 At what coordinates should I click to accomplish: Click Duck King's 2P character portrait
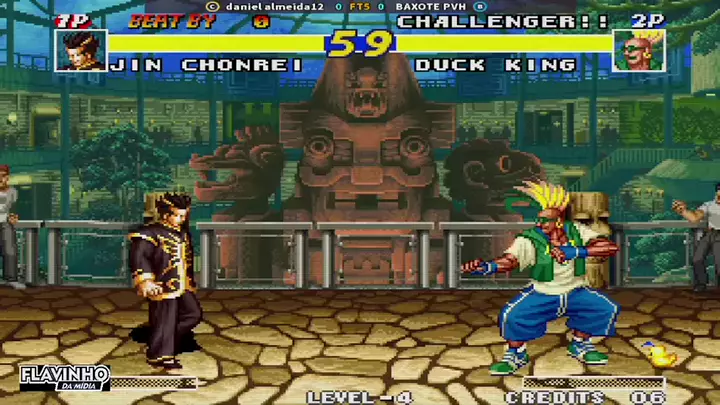tap(639, 50)
